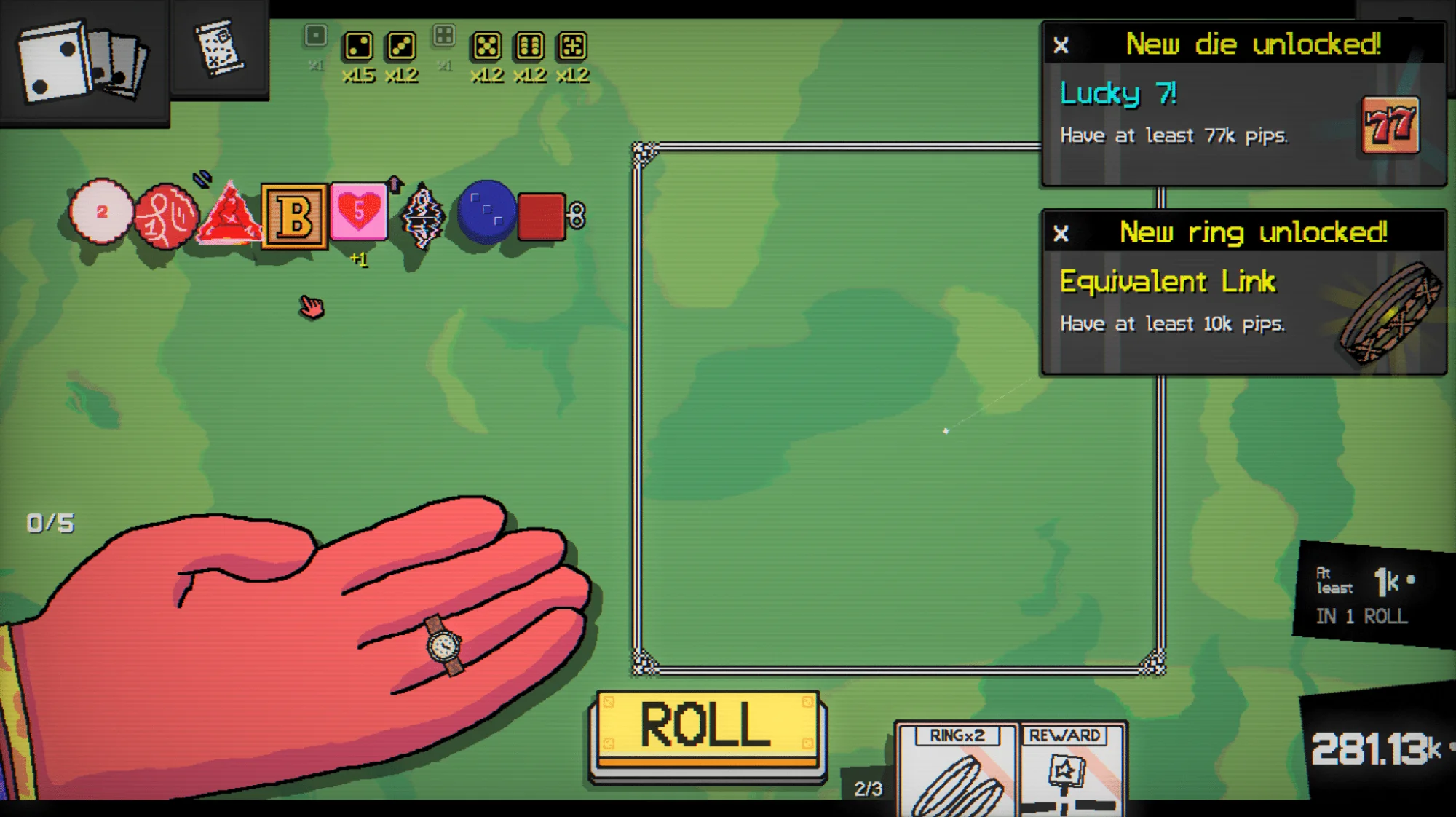Viewport: 1456px width, 817px height.
Task: Pick the pink heart die showing 5
Action: [x=358, y=213]
